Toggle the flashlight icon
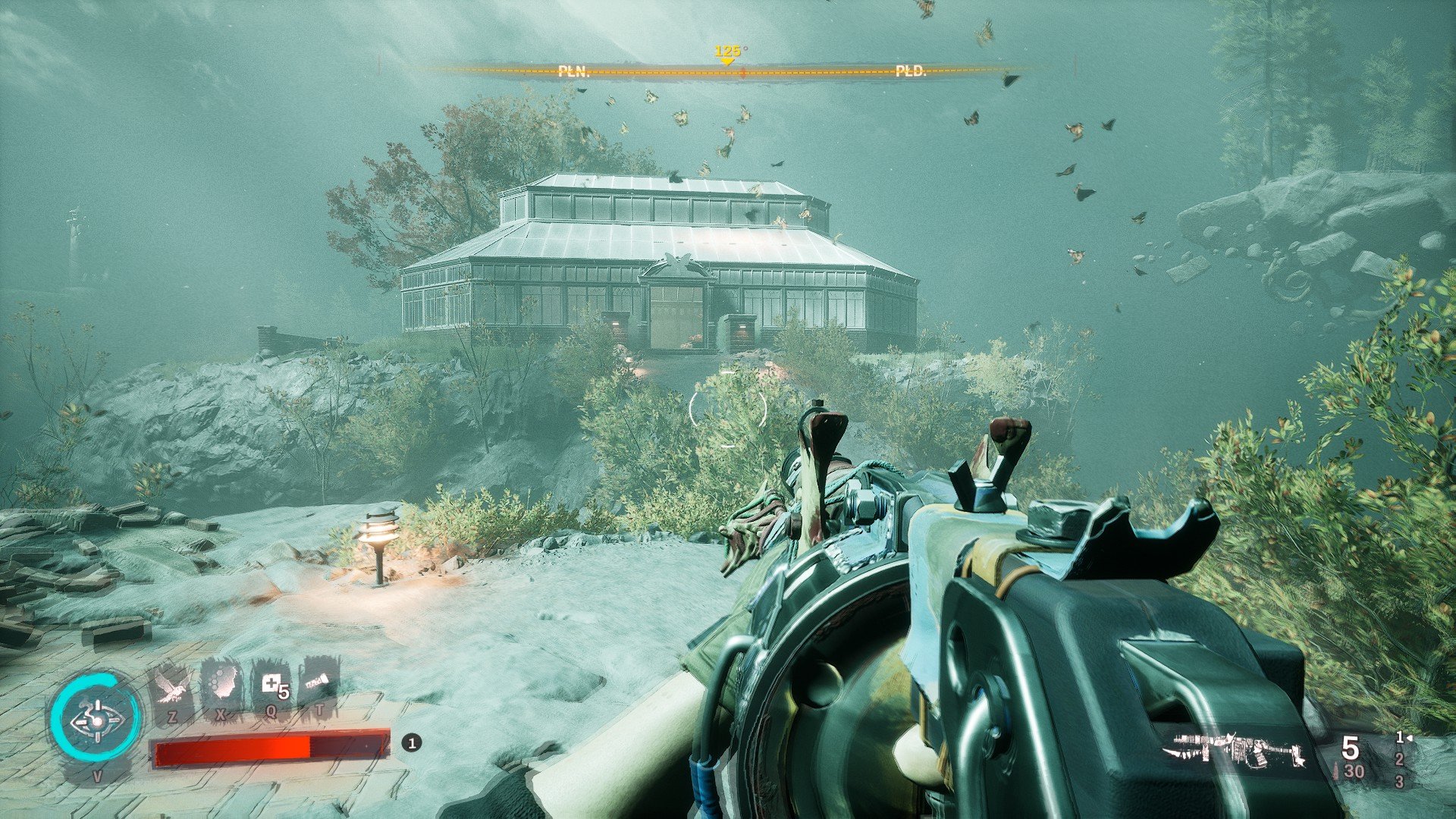Viewport: 1456px width, 819px height. [319, 684]
